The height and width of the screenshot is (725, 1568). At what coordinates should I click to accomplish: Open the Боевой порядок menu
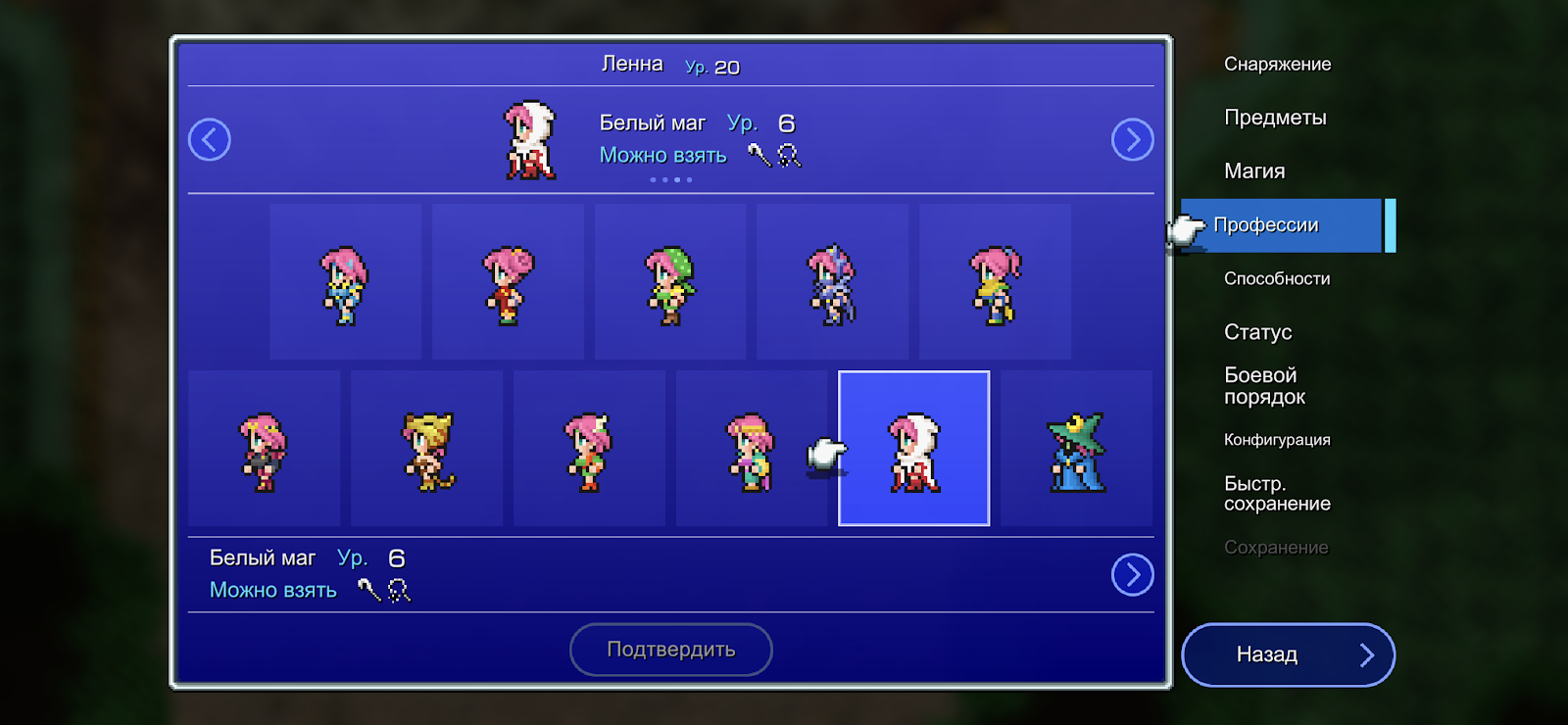(1264, 386)
